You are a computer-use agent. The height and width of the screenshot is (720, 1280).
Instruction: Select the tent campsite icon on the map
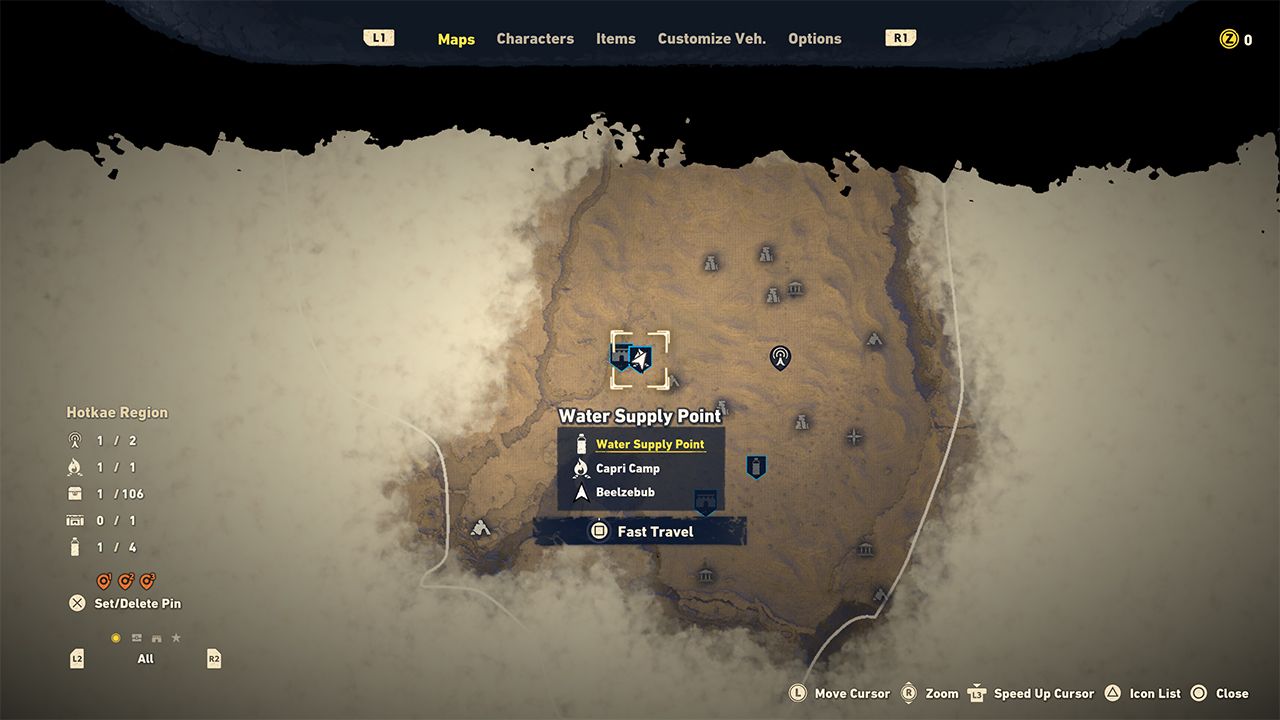481,529
